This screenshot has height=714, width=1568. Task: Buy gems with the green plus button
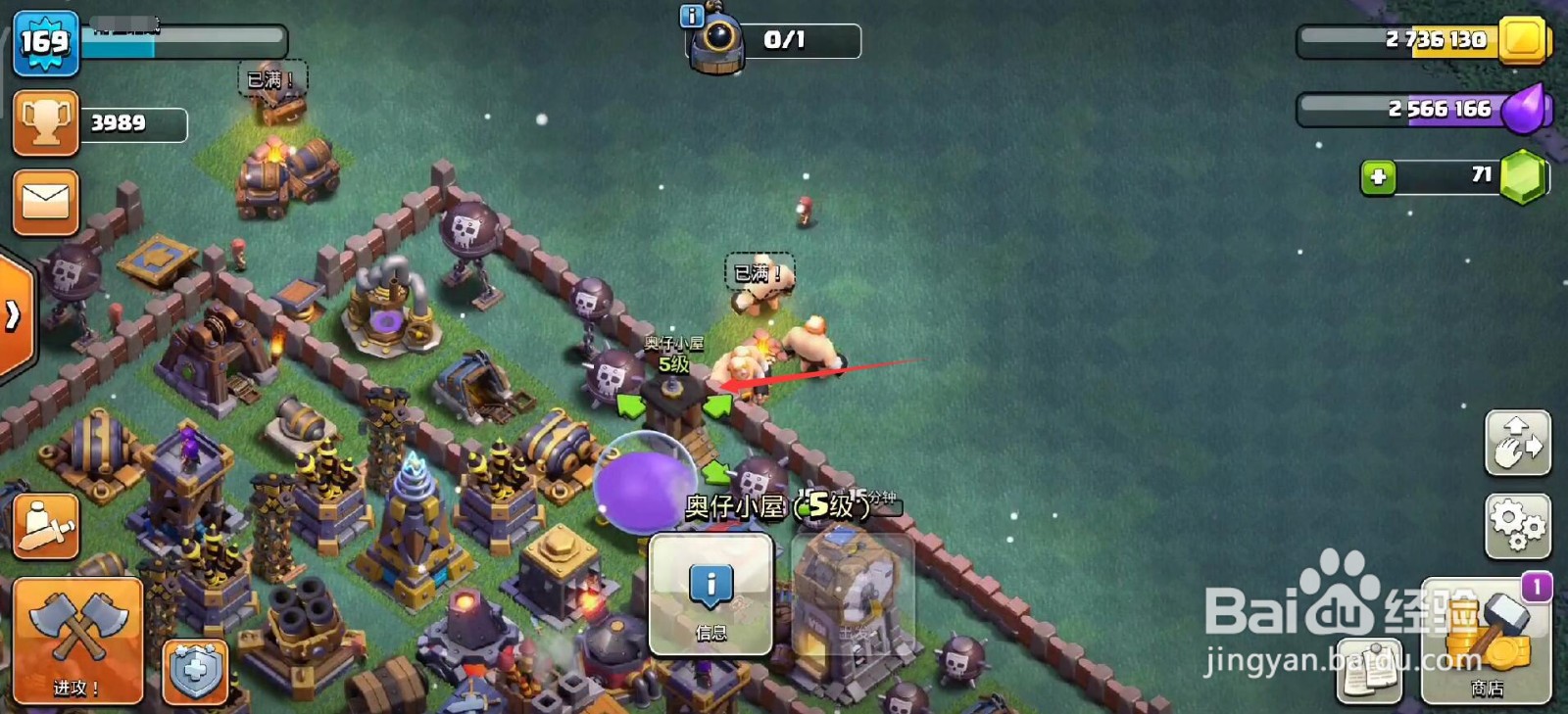pos(1378,177)
